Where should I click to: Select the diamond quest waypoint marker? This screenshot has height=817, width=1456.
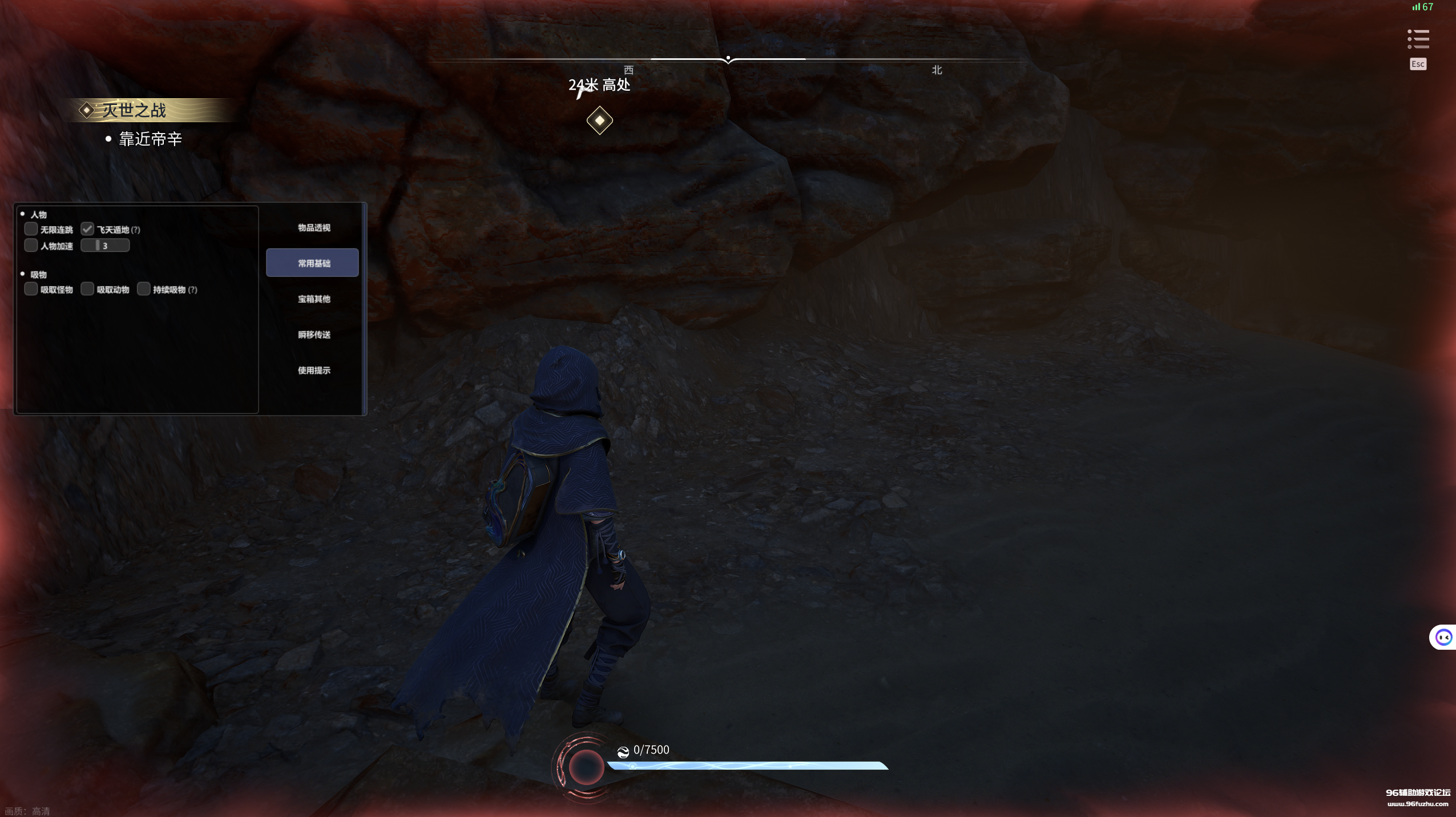599,120
